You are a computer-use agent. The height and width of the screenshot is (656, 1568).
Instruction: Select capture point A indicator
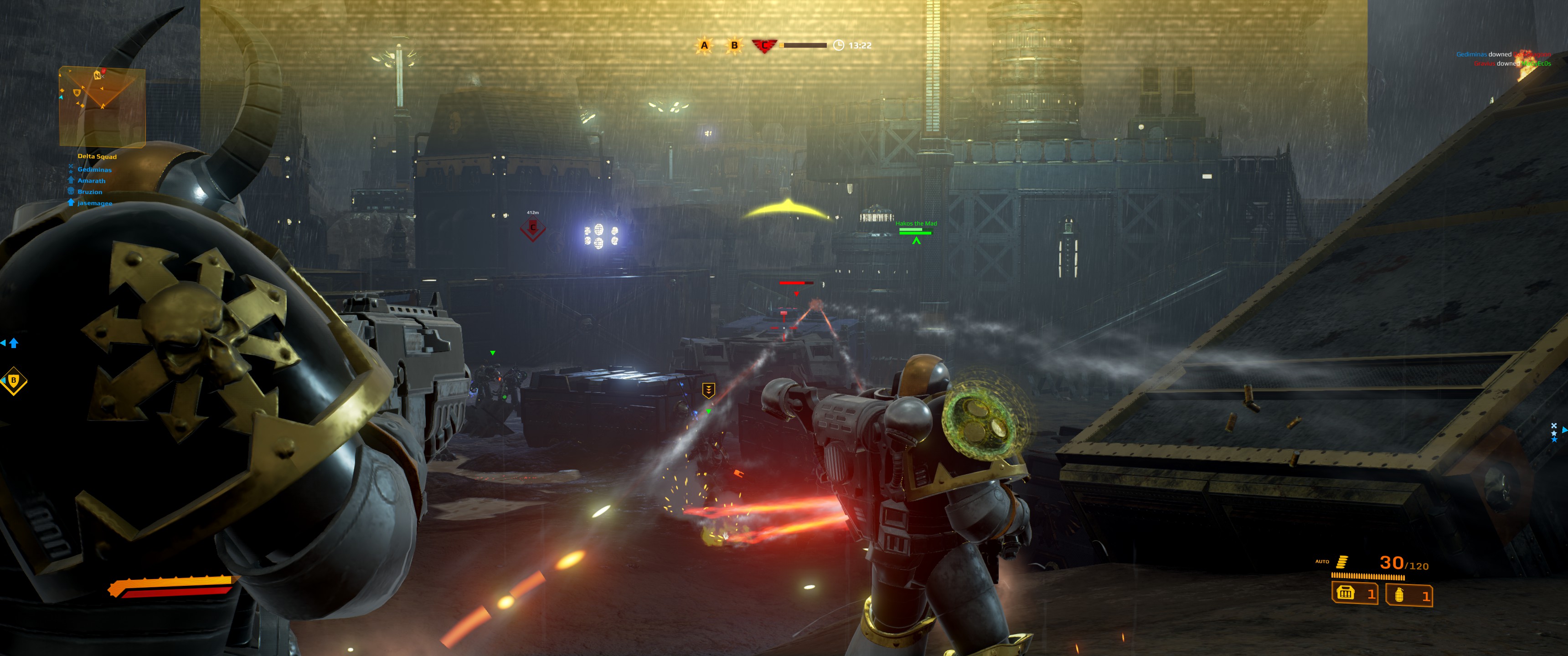pyautogui.click(x=704, y=45)
